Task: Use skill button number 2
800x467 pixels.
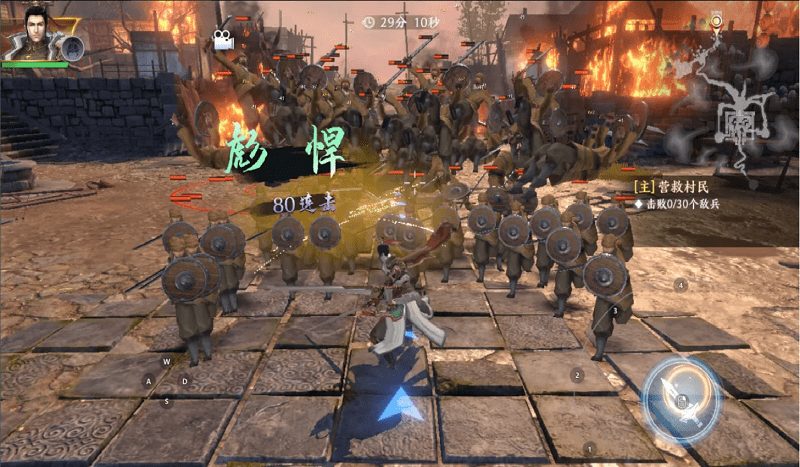Action: 577,375
